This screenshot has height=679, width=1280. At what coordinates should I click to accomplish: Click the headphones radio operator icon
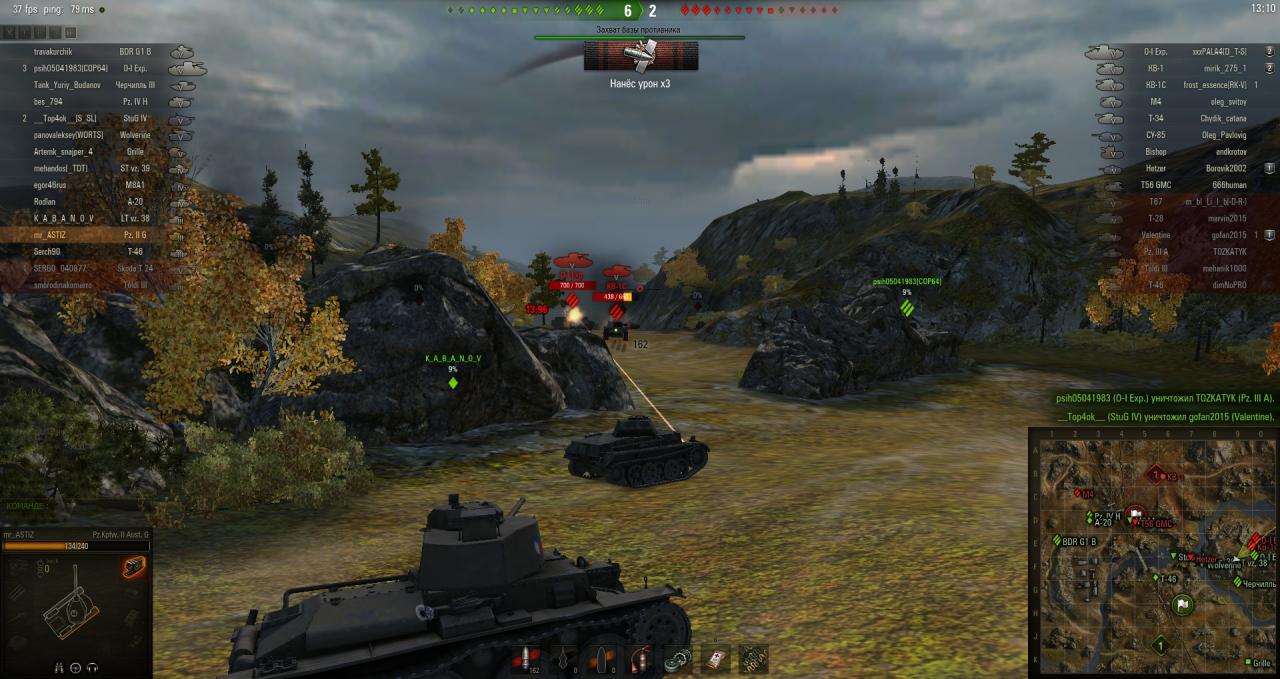[x=93, y=667]
